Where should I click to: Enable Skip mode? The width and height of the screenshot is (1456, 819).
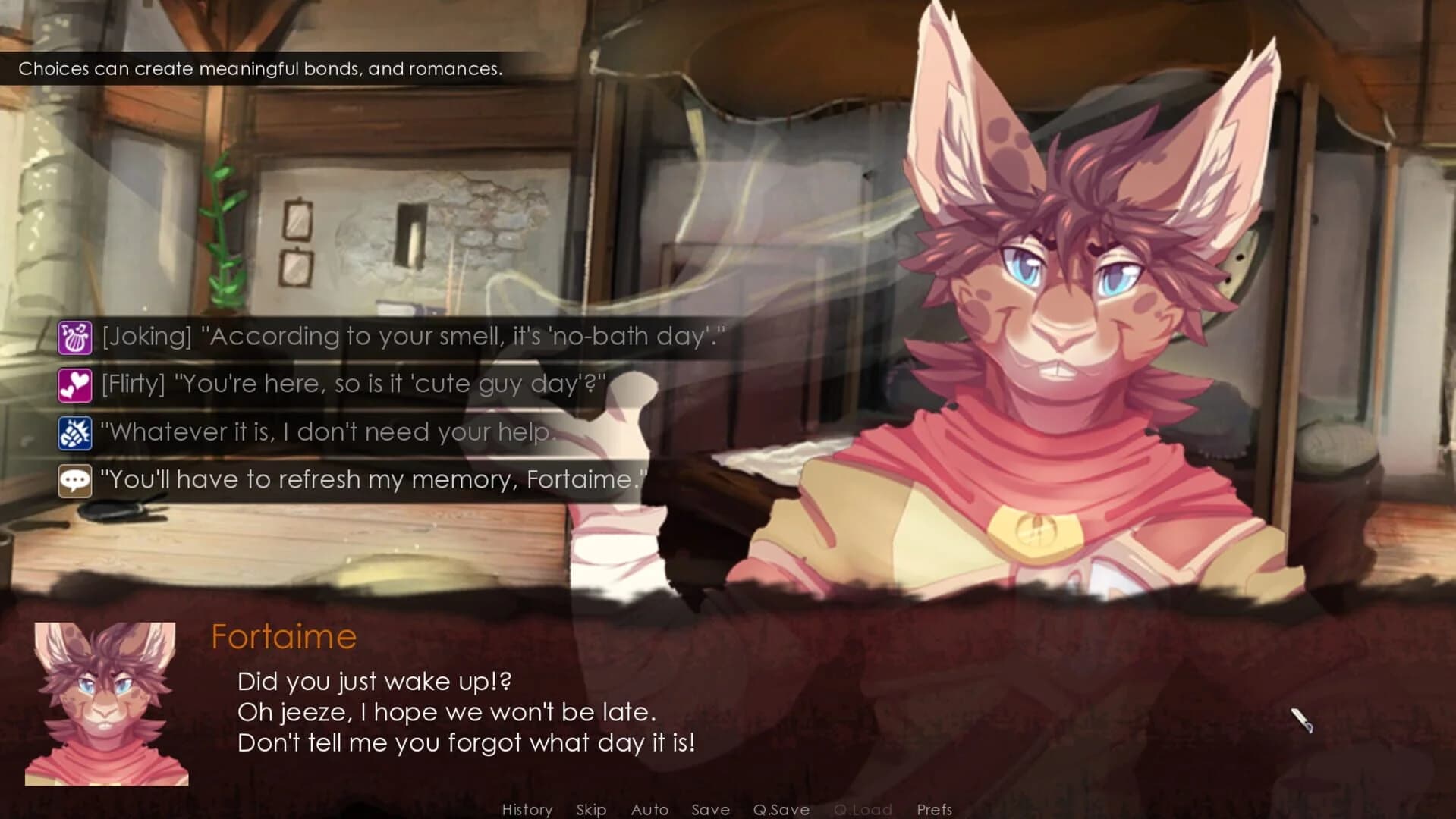[x=591, y=809]
